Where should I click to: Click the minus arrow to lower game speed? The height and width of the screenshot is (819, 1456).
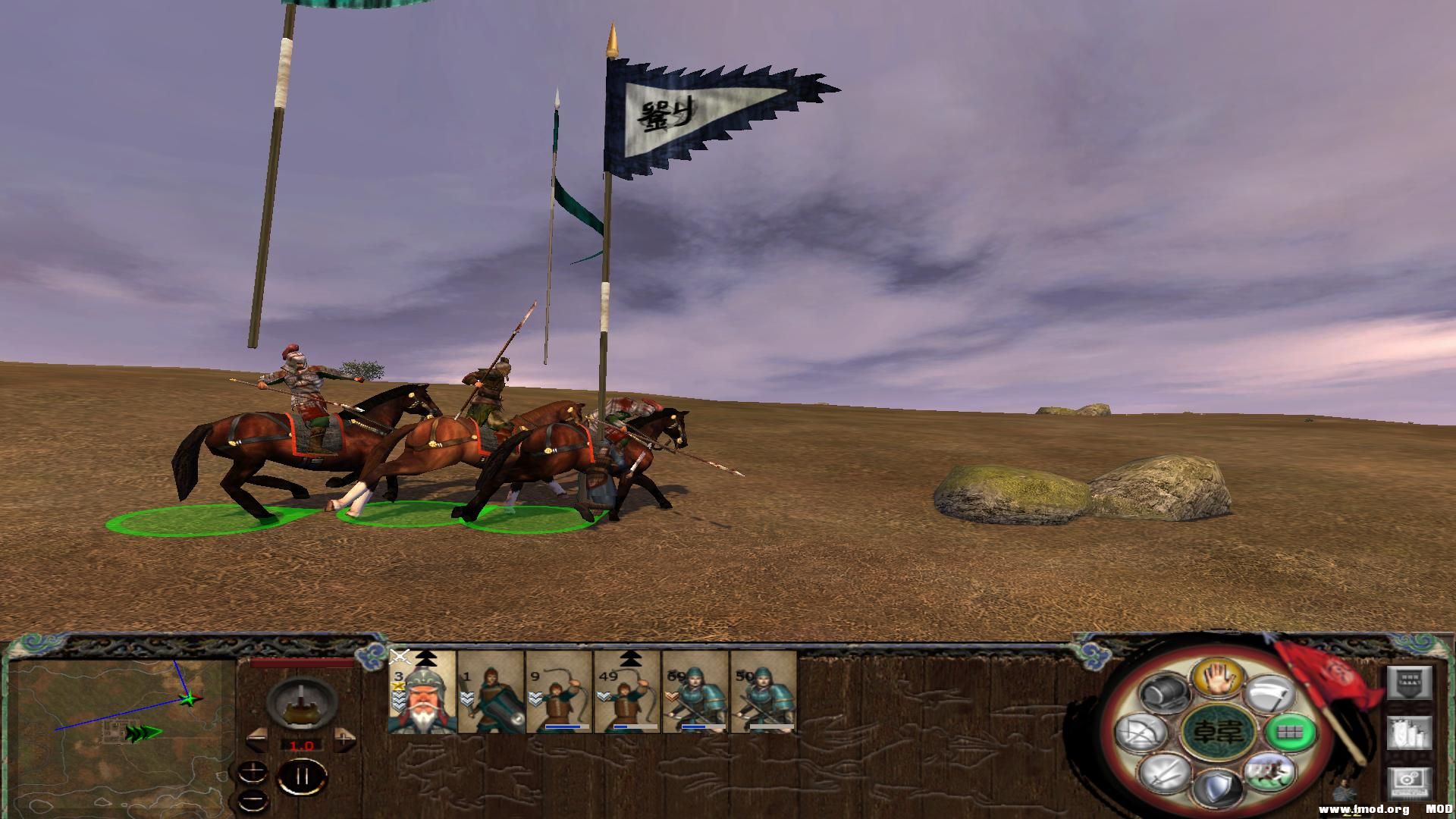[x=255, y=741]
